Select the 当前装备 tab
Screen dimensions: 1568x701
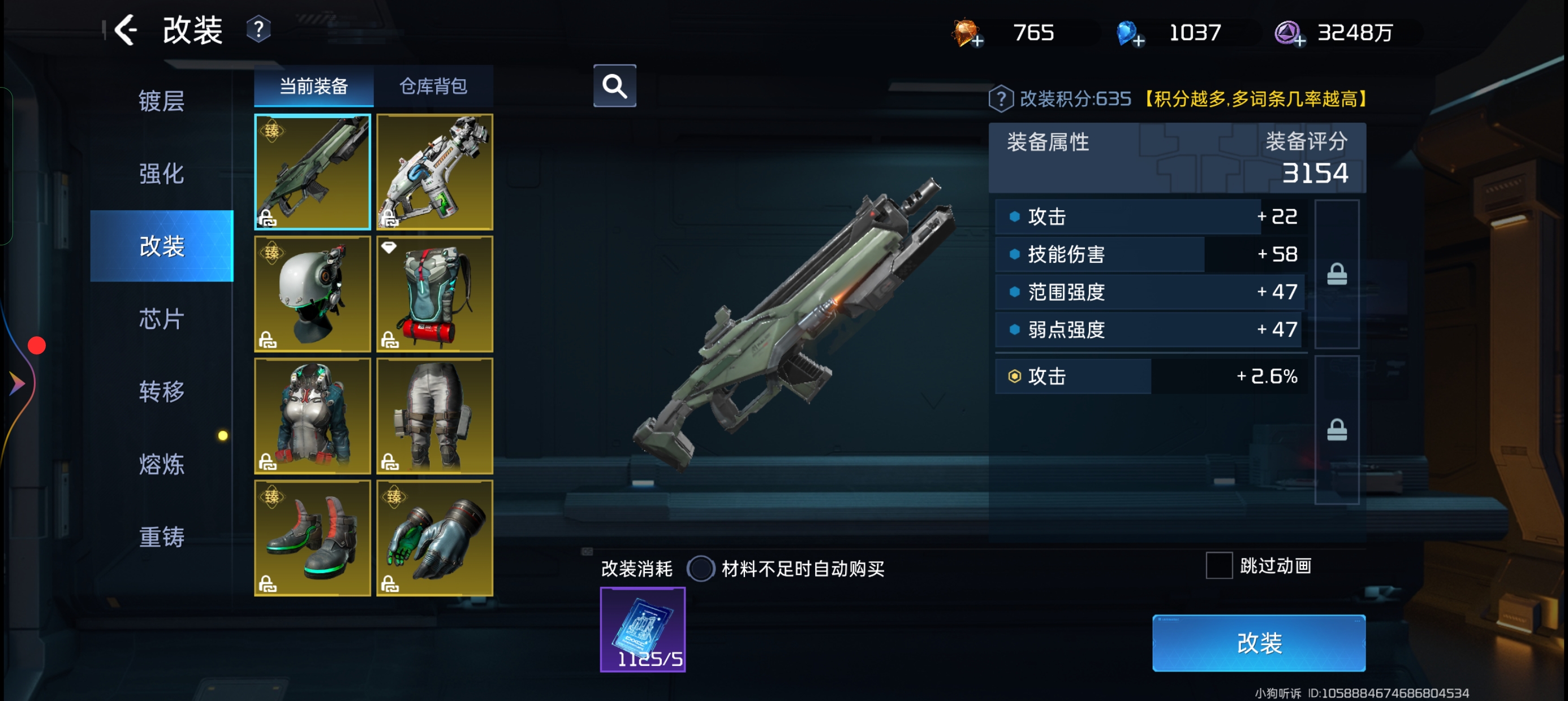click(x=313, y=86)
